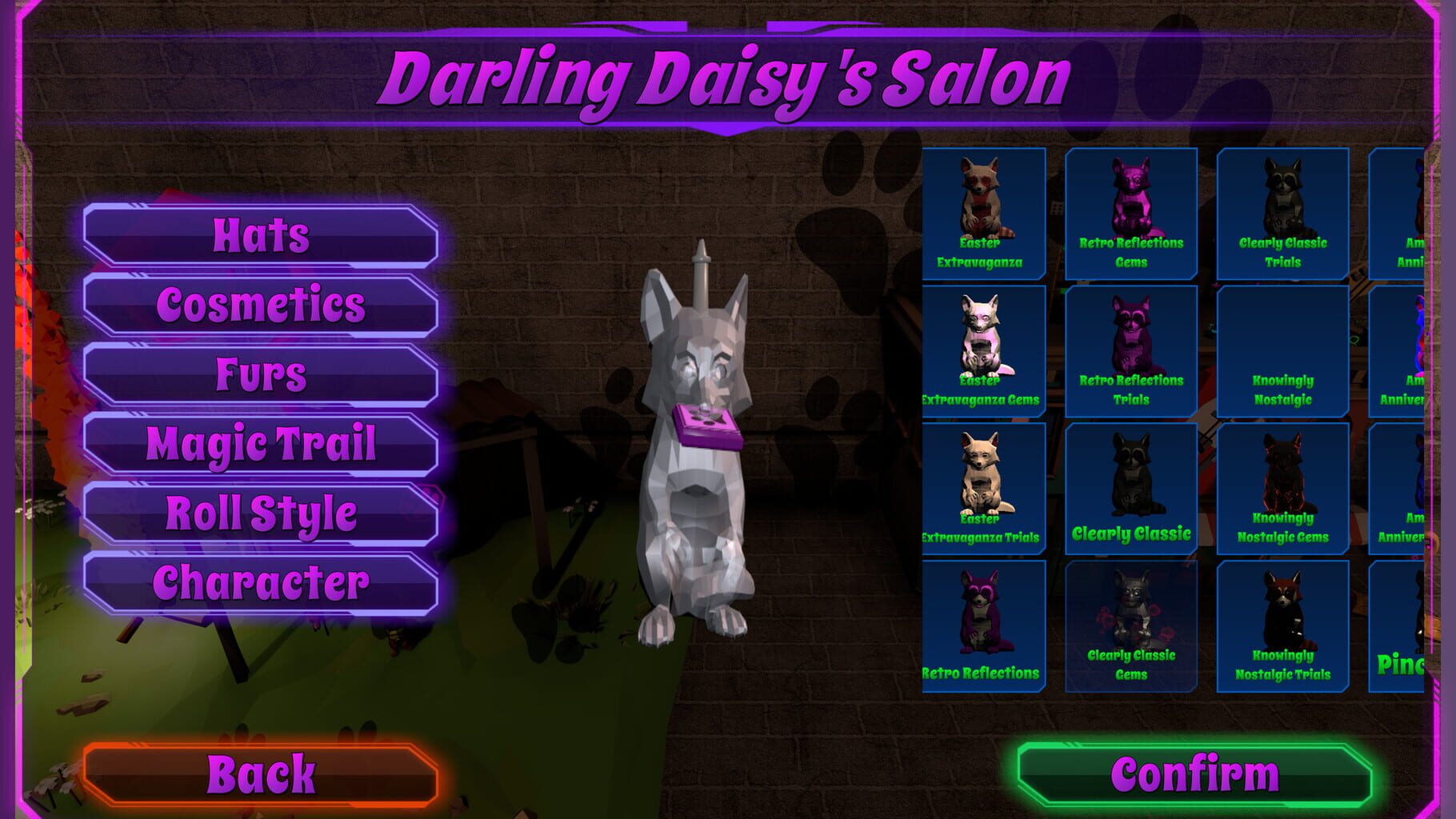Screen dimensions: 1456x819
Task: Select the Easter Extravaganza fur
Action: click(986, 212)
